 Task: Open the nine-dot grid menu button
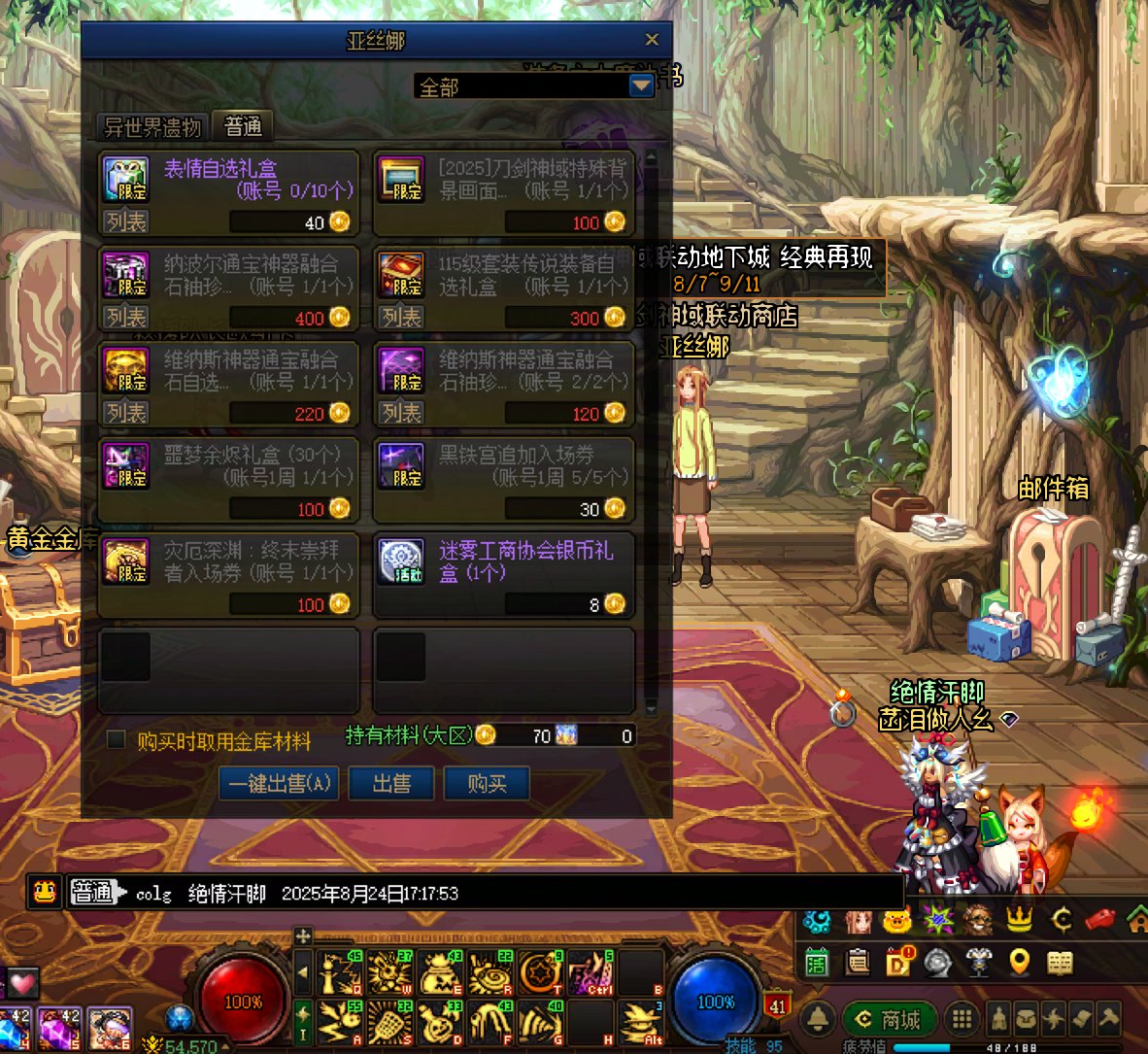[x=962, y=1019]
